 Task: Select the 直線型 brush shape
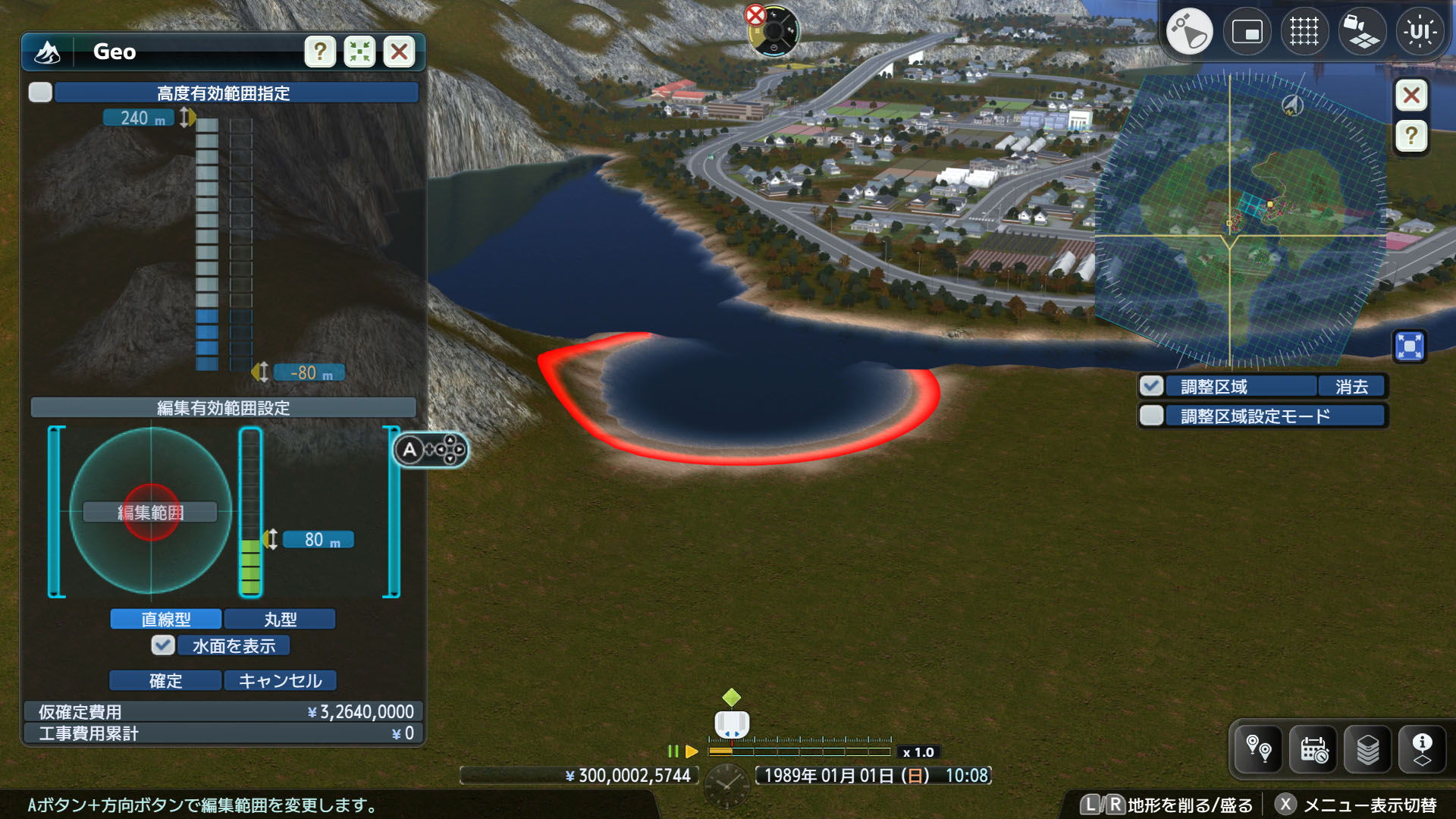166,619
